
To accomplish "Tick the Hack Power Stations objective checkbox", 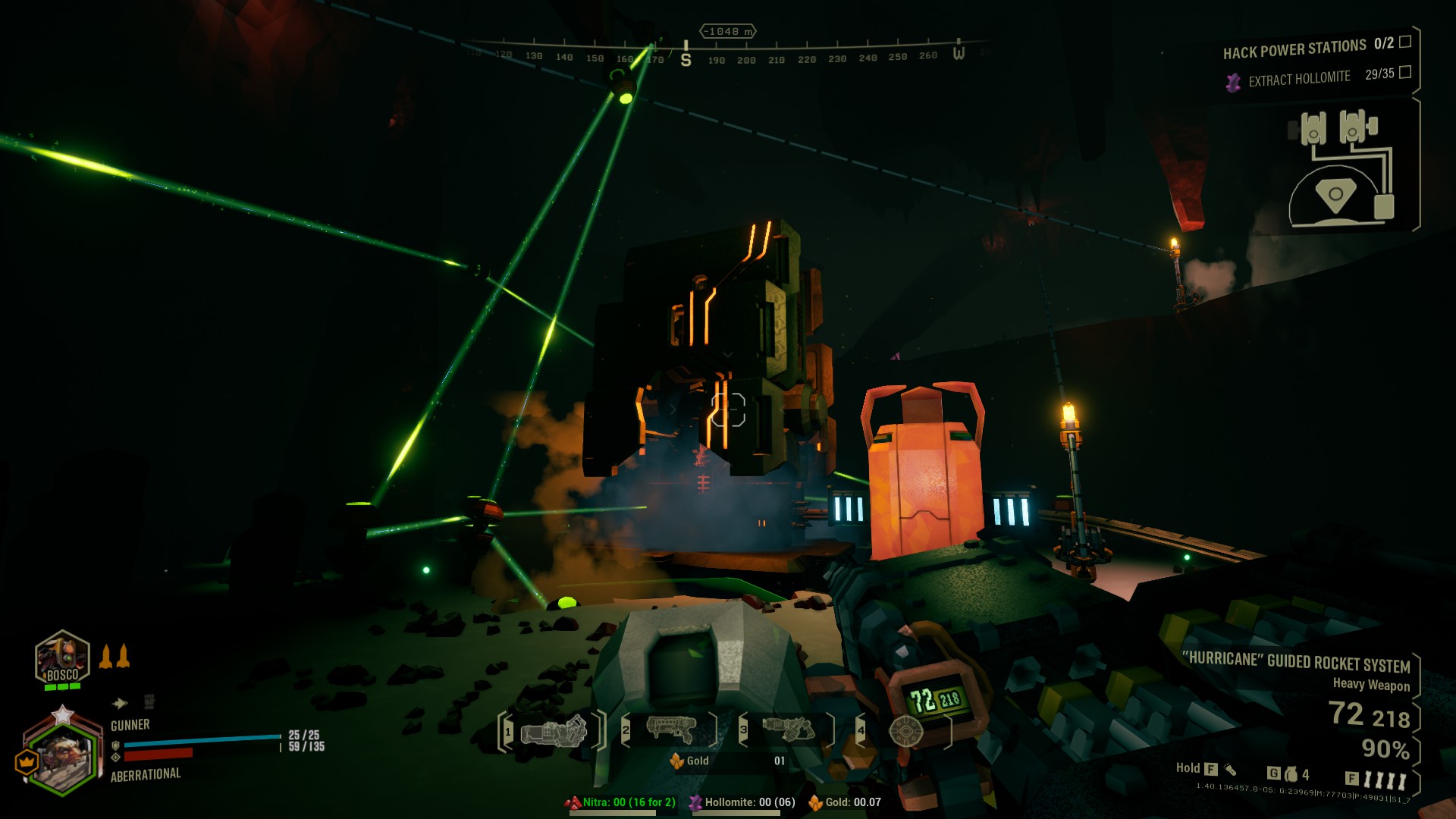I will click(1405, 42).
